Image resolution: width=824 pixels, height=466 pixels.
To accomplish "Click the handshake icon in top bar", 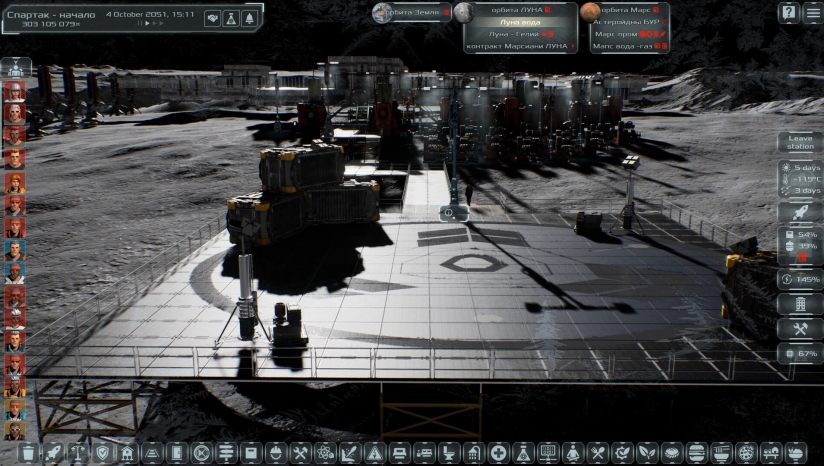I will coord(212,18).
